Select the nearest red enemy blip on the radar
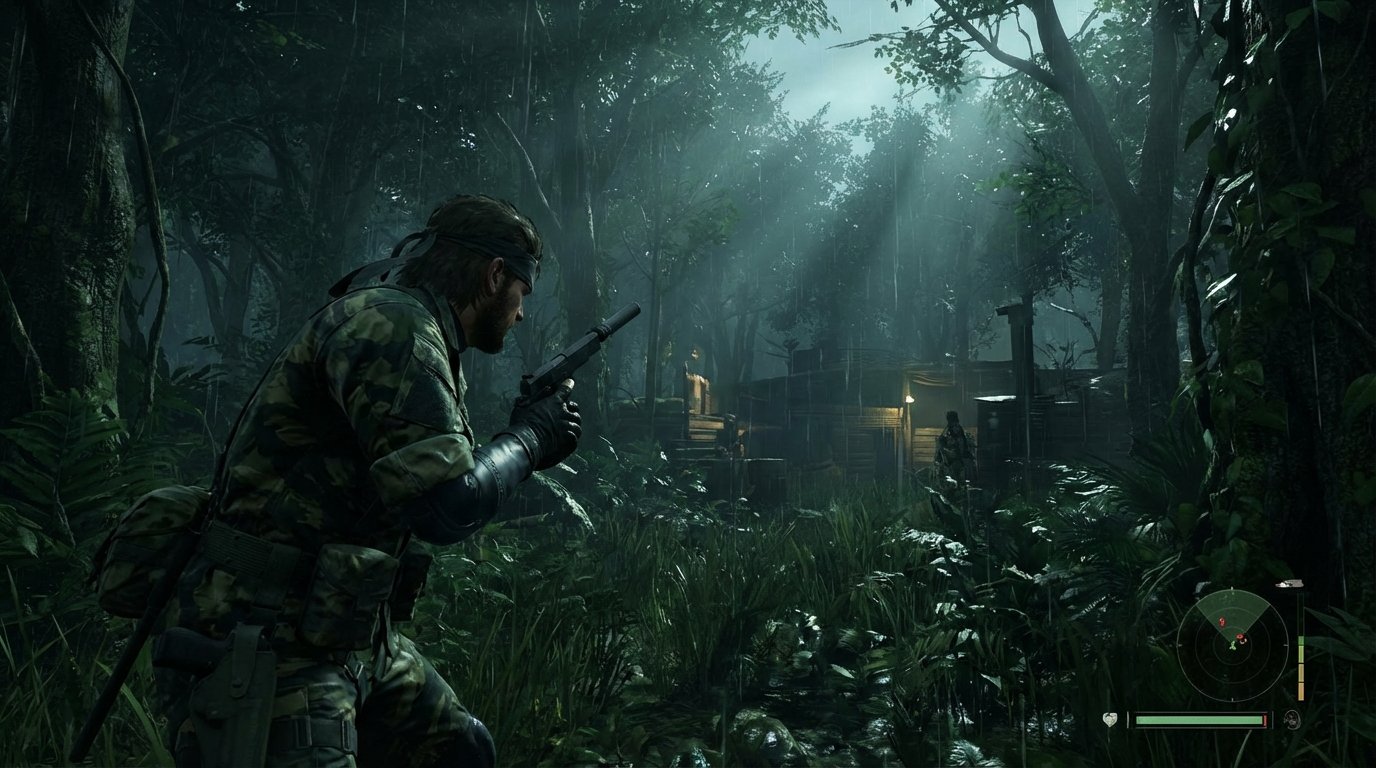The width and height of the screenshot is (1376, 768). pyautogui.click(x=1239, y=637)
